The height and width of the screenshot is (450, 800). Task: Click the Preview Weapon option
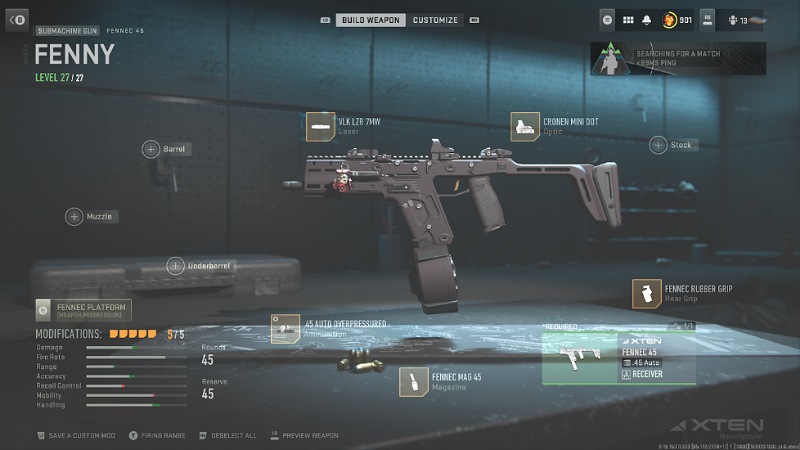click(x=310, y=436)
